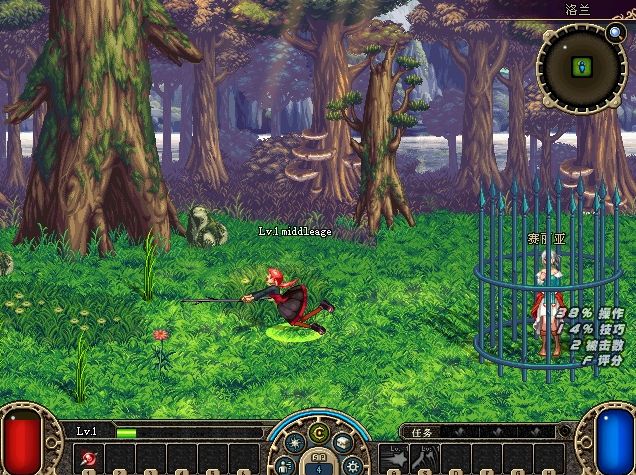Screen dimensions: 636x475
Task: Open the gear settings icon
Action: pyautogui.click(x=352, y=465)
